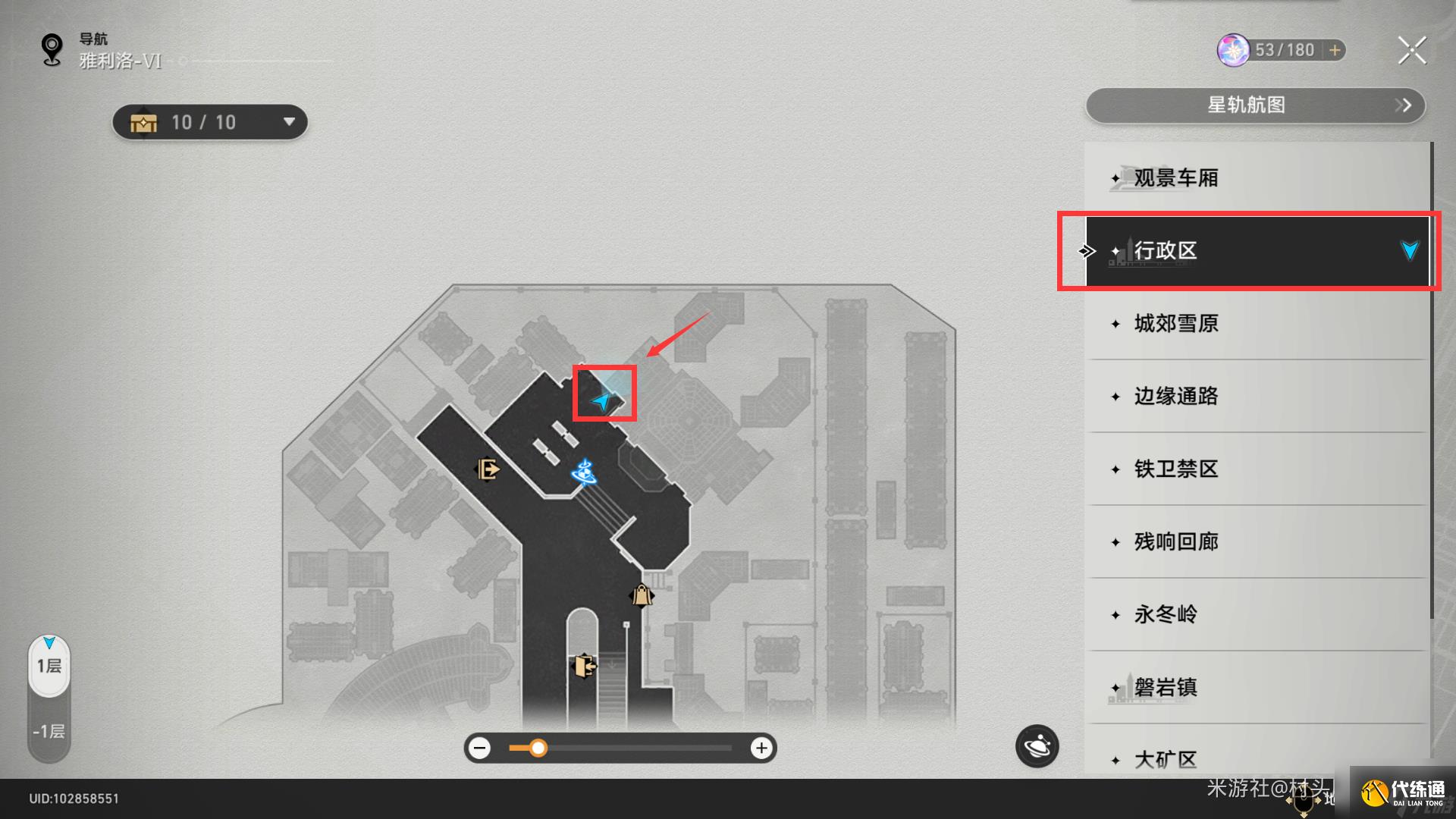Screen dimensions: 1456x819
Task: Add trailblaze power with the plus button
Action: tap(1335, 50)
